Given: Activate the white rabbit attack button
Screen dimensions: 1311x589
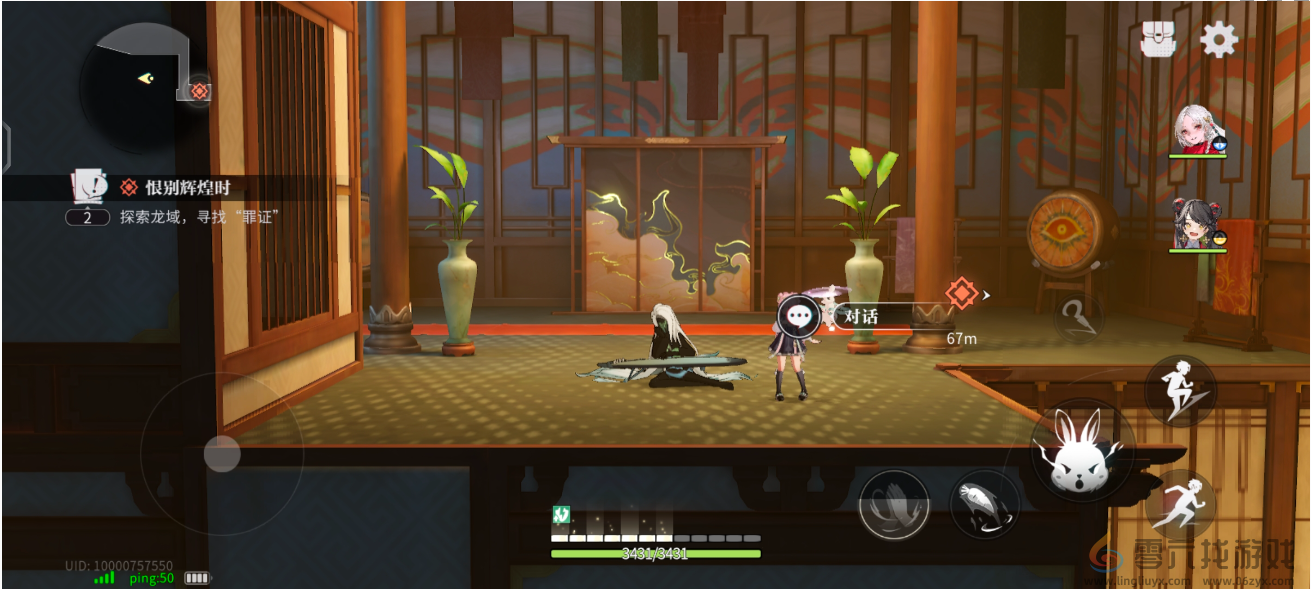Looking at the screenshot, I should tap(1083, 453).
